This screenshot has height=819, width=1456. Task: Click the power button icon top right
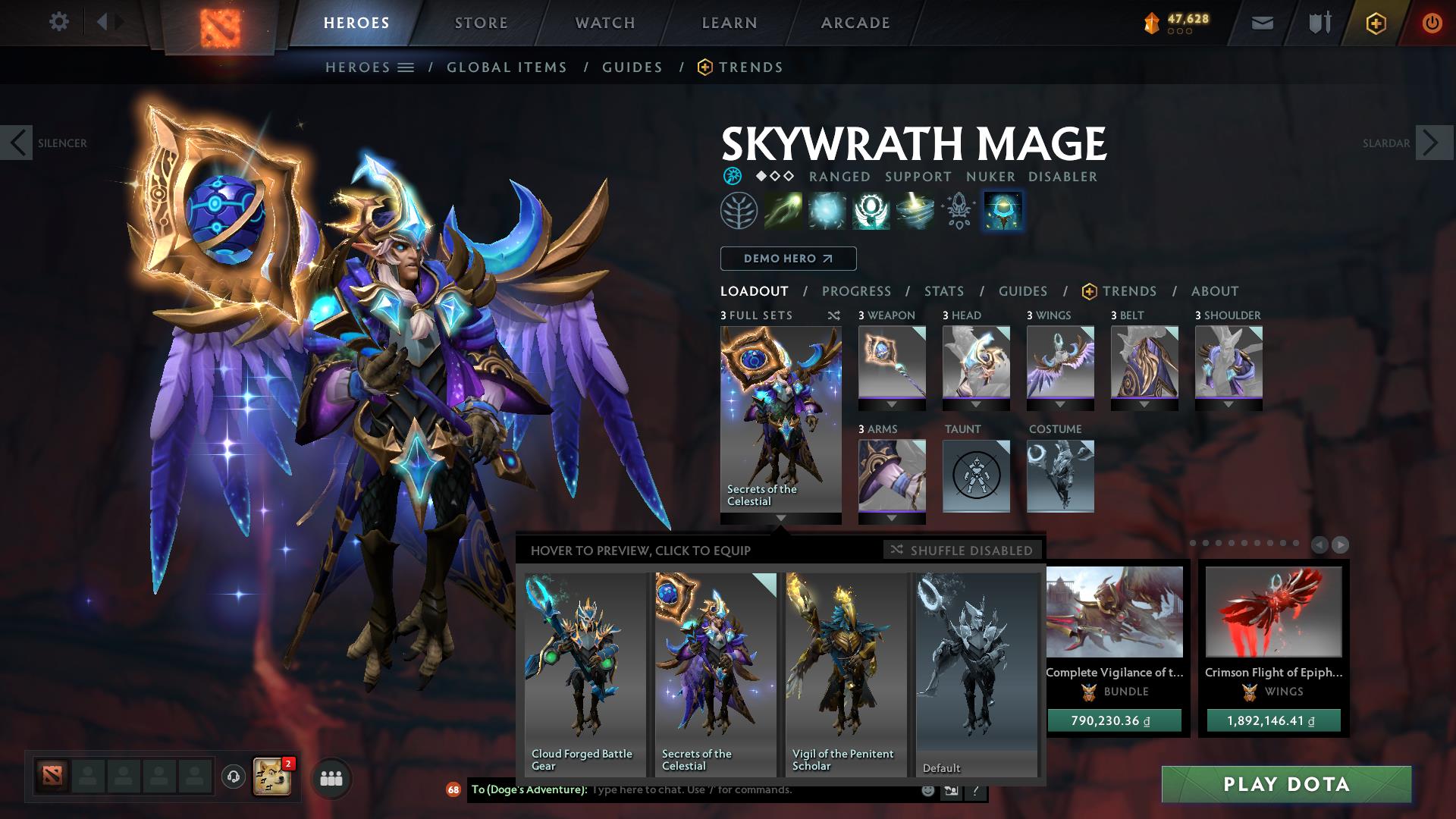(1432, 22)
